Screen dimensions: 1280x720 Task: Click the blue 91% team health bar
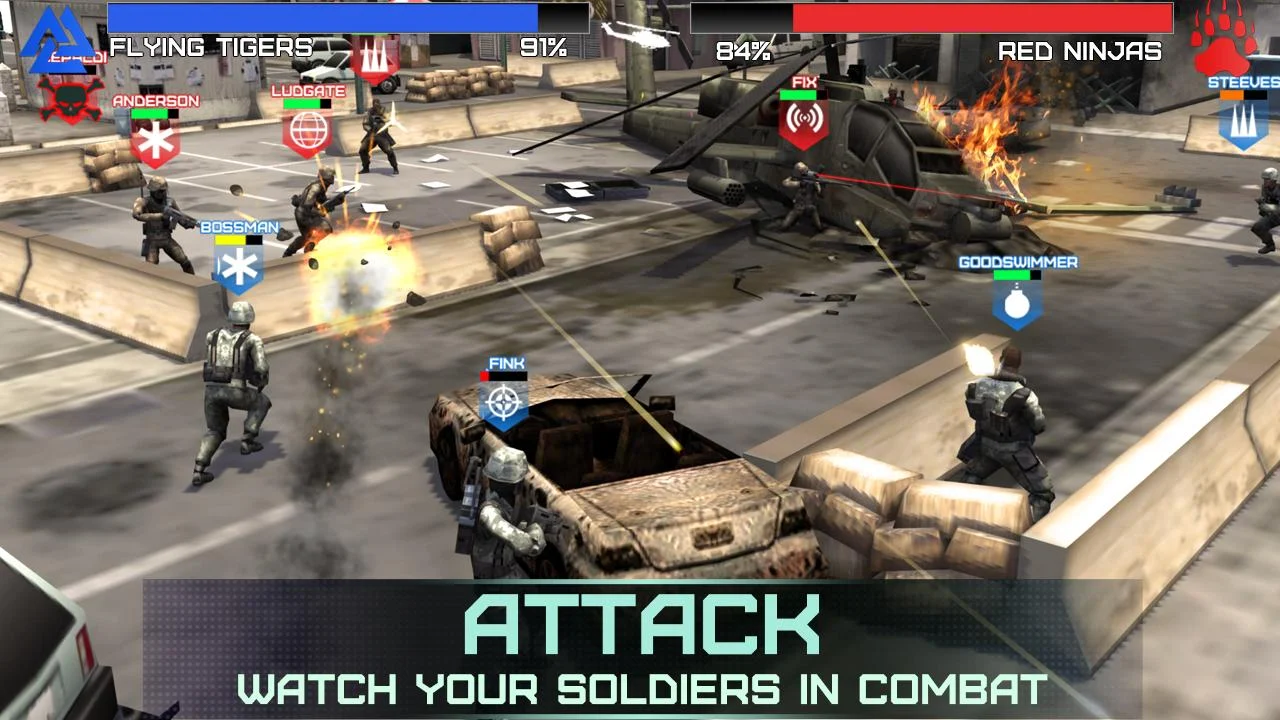pyautogui.click(x=320, y=15)
